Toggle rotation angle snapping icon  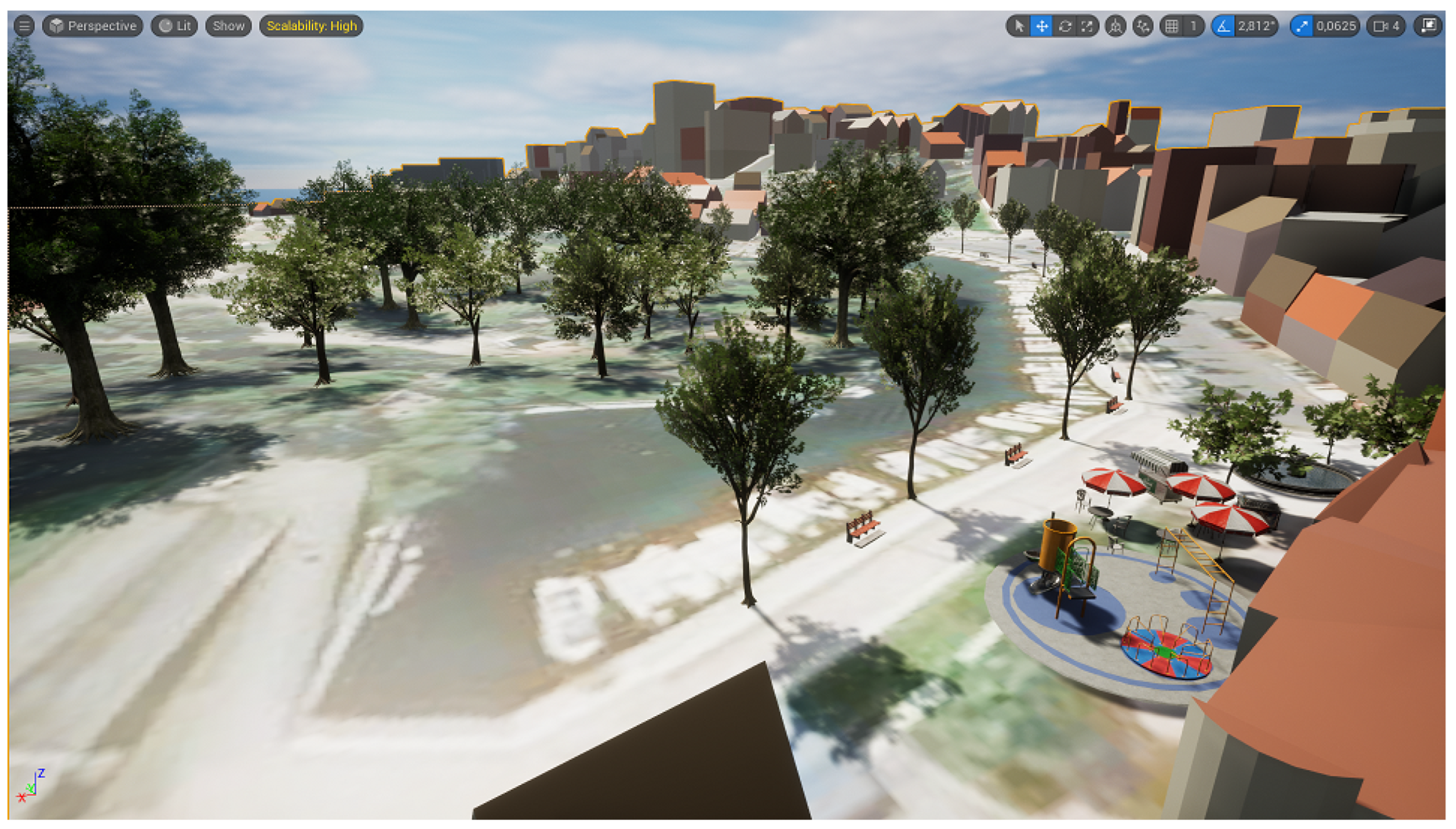pos(1223,26)
